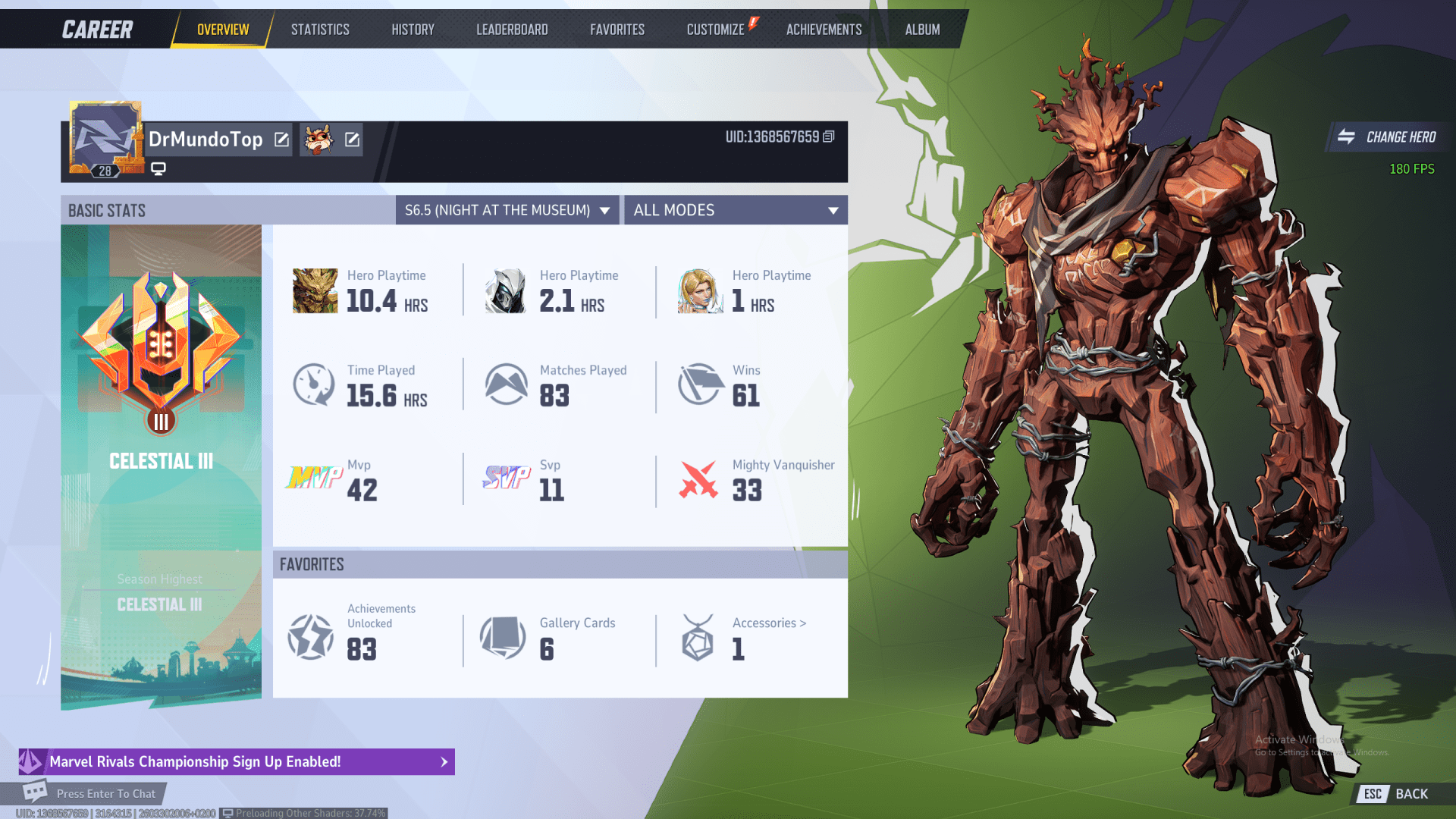Screen dimensions: 1456x819
Task: Edit the dragon avatar emote
Action: (x=350, y=140)
